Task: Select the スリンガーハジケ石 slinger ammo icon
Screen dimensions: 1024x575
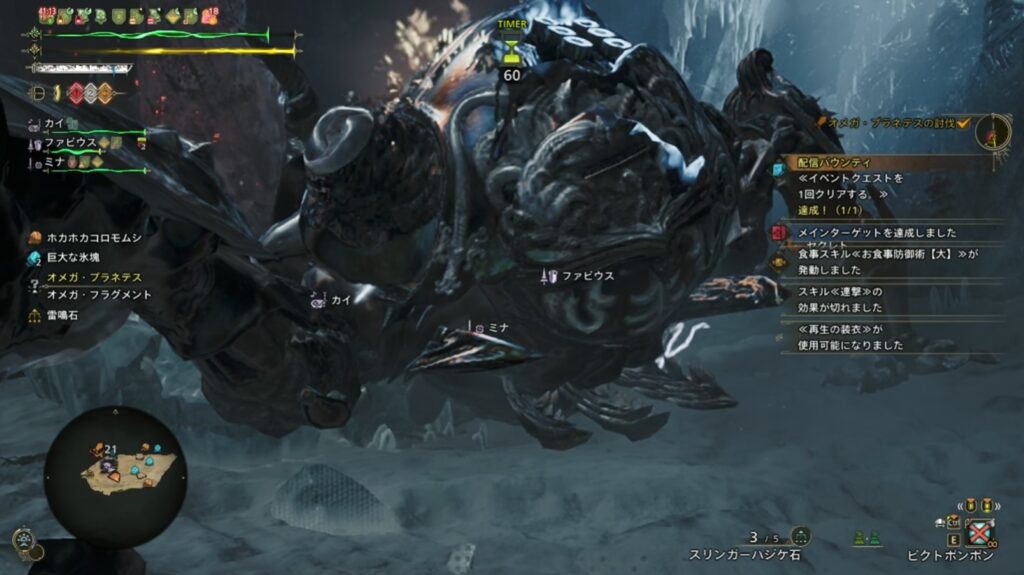Action: tap(799, 536)
